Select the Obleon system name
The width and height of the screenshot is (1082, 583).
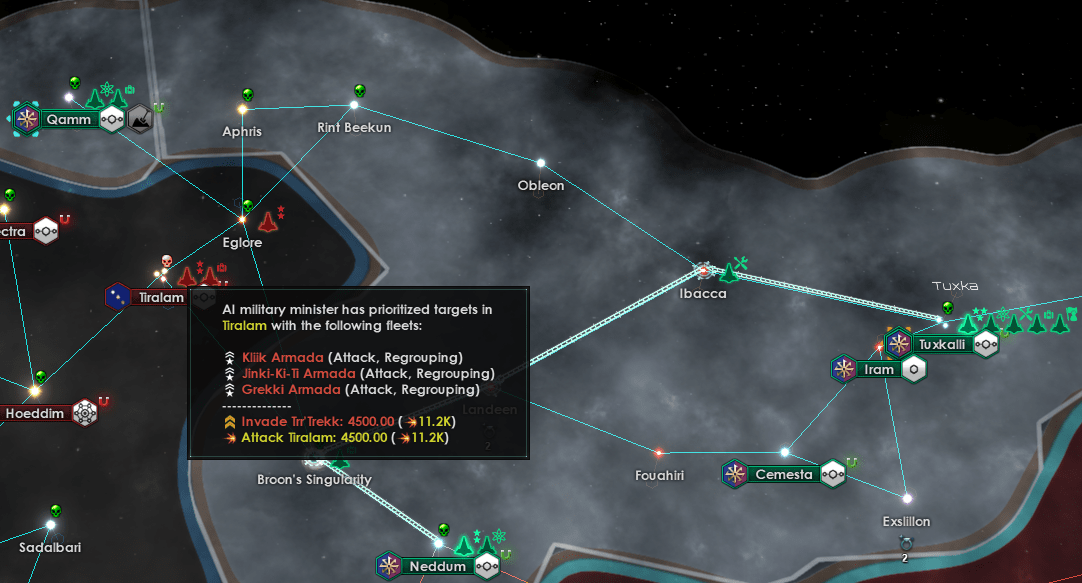tap(541, 185)
